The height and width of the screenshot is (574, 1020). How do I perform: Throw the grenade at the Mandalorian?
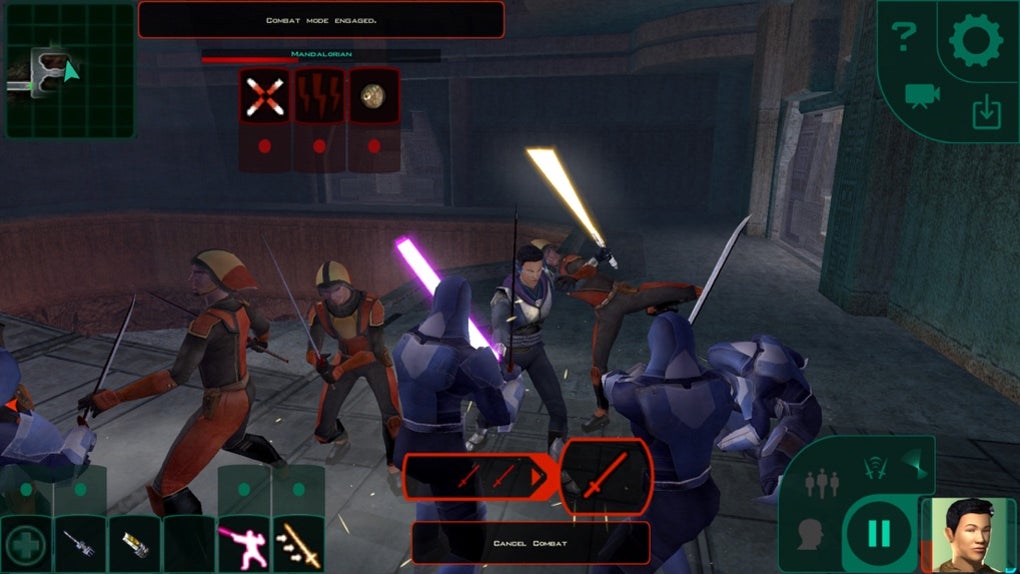pos(374,96)
